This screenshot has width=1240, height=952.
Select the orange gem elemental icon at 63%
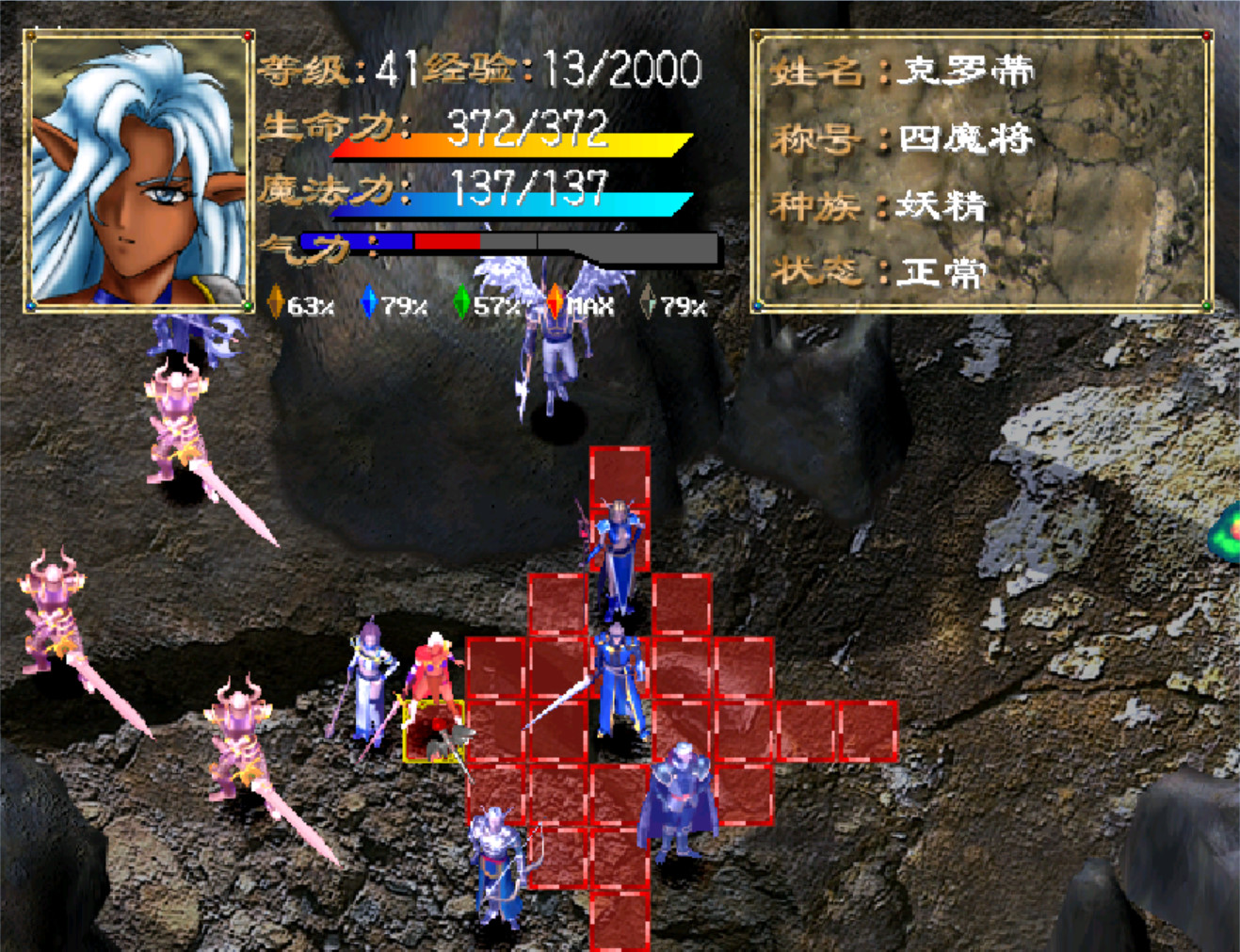click(x=274, y=303)
